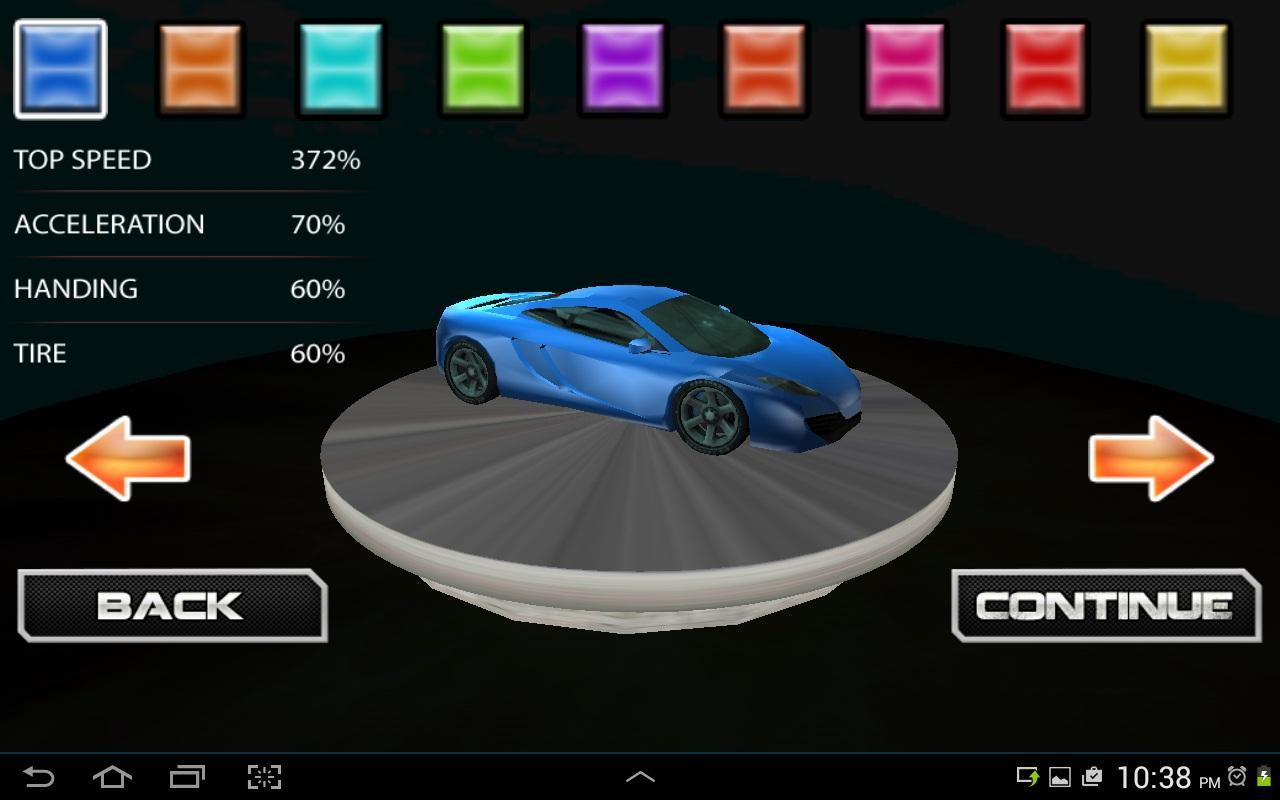Select the next car with the right arrow
Screen dimensions: 1280x800
(x=1152, y=460)
